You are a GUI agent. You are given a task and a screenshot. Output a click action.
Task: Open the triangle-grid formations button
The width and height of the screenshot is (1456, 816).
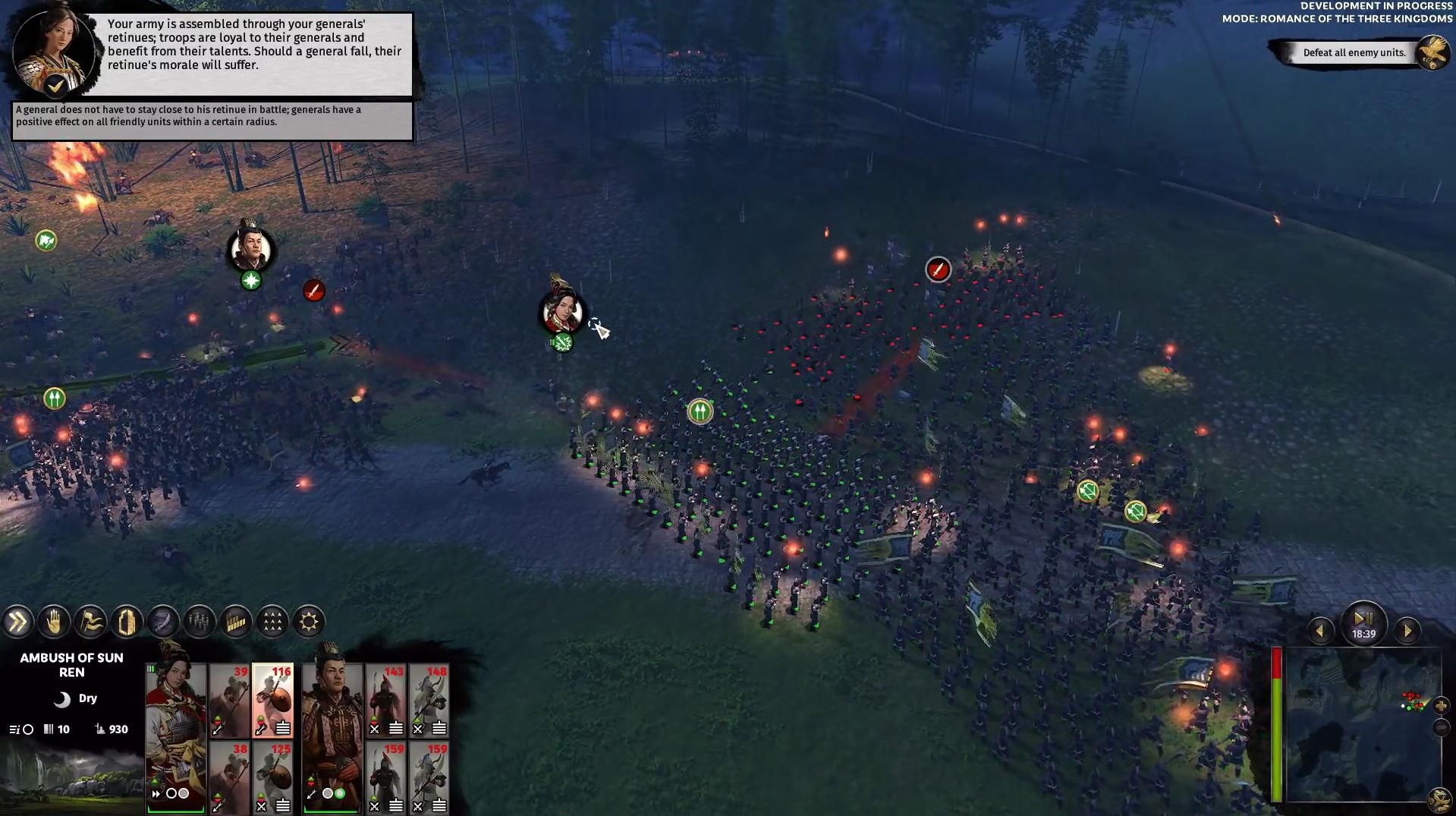[x=272, y=622]
